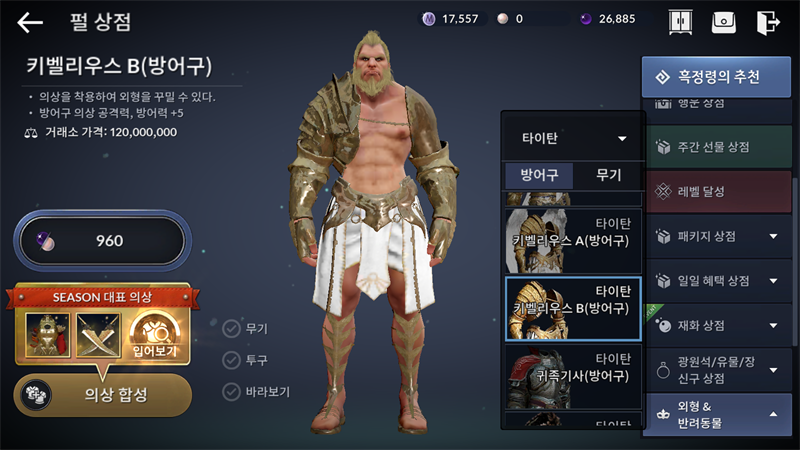Select 흑정령의 추천 menu entry
This screenshot has height=450, width=800.
click(715, 77)
